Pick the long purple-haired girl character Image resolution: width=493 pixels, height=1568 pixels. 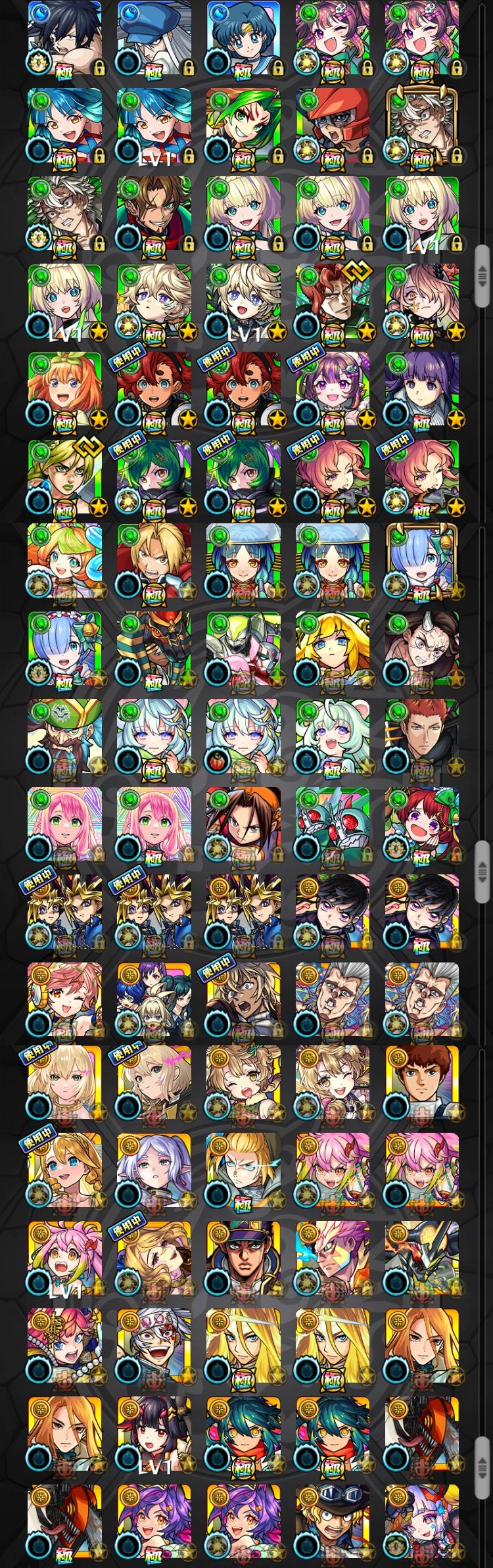coord(422,389)
